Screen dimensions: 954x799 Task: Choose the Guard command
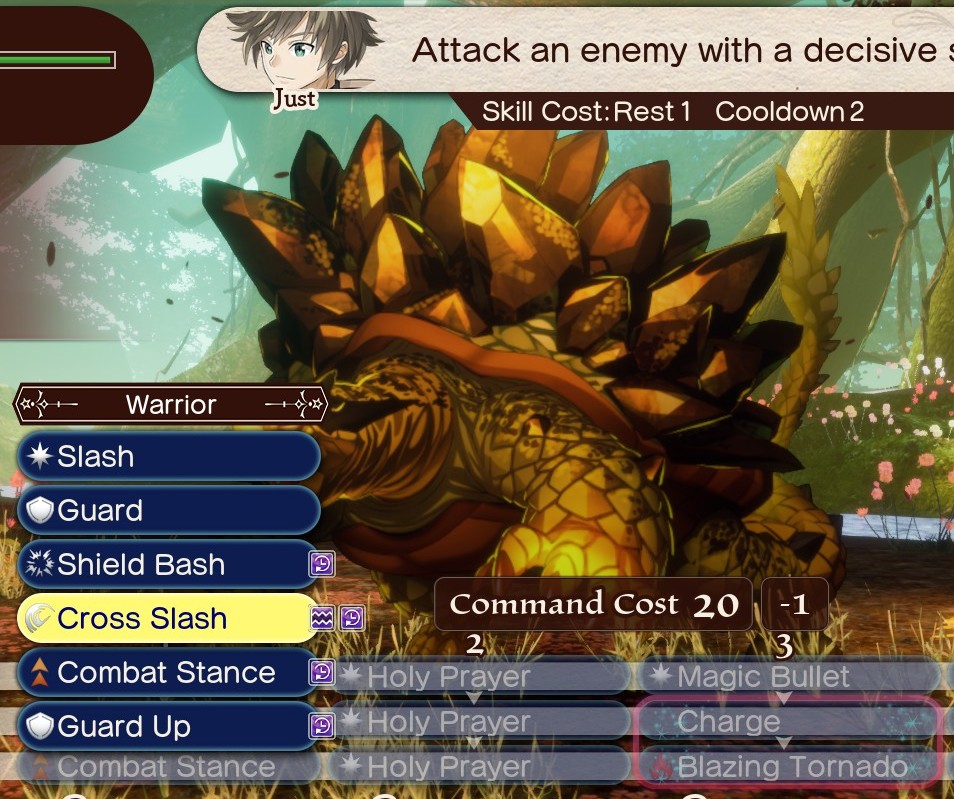pos(168,511)
